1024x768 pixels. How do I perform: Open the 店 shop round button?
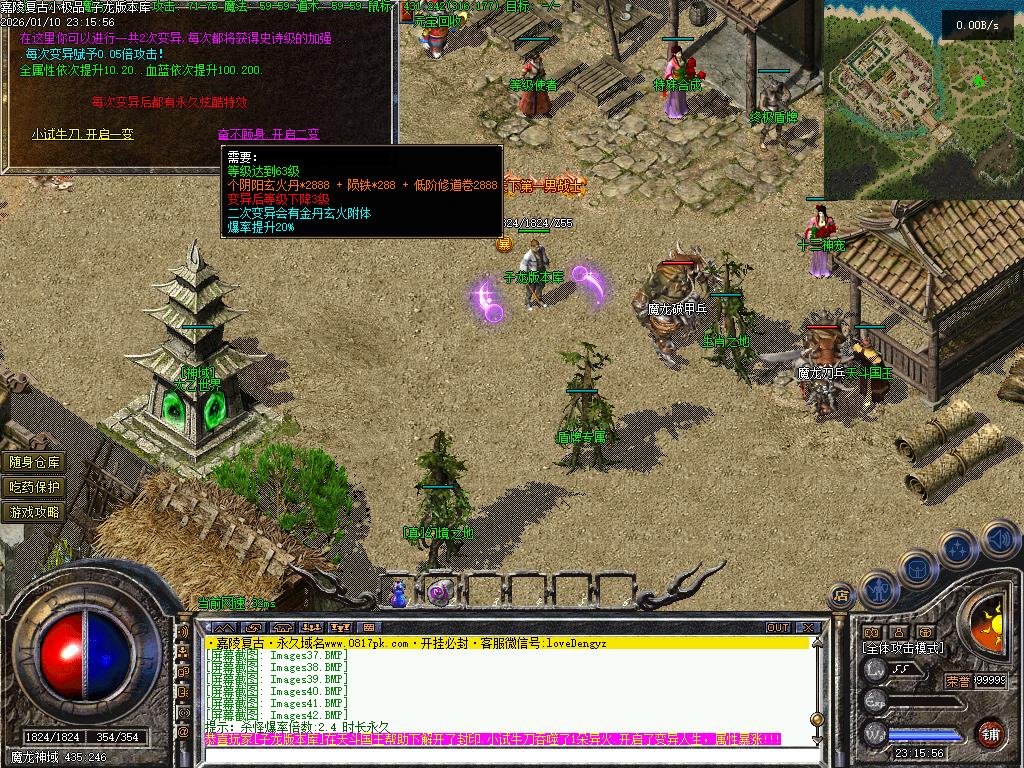[x=842, y=596]
